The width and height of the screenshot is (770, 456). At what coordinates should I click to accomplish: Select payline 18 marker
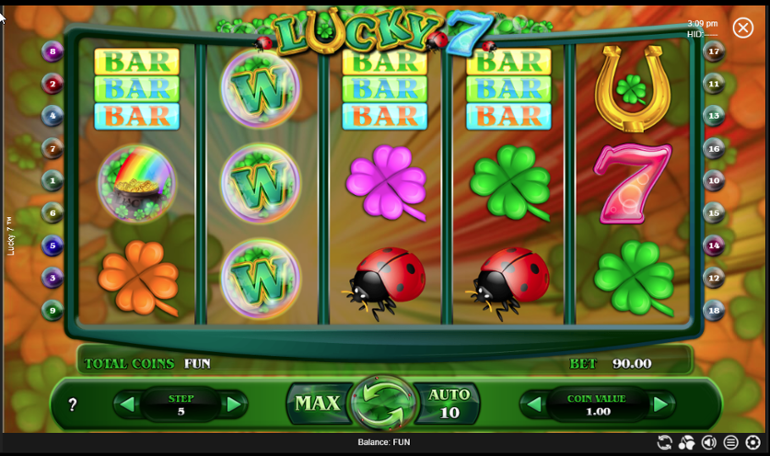[x=713, y=310]
